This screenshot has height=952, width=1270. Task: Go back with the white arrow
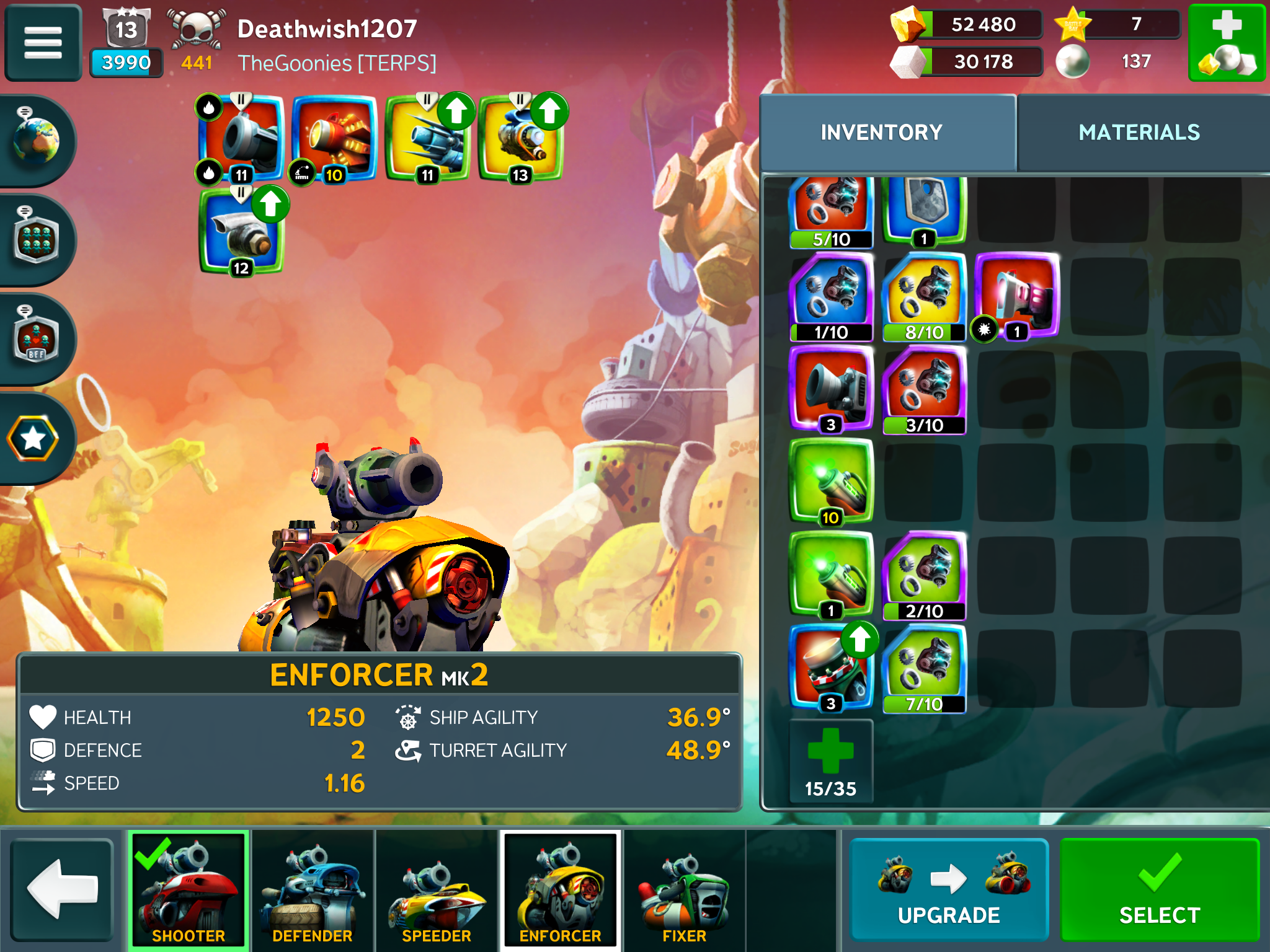pyautogui.click(x=62, y=889)
